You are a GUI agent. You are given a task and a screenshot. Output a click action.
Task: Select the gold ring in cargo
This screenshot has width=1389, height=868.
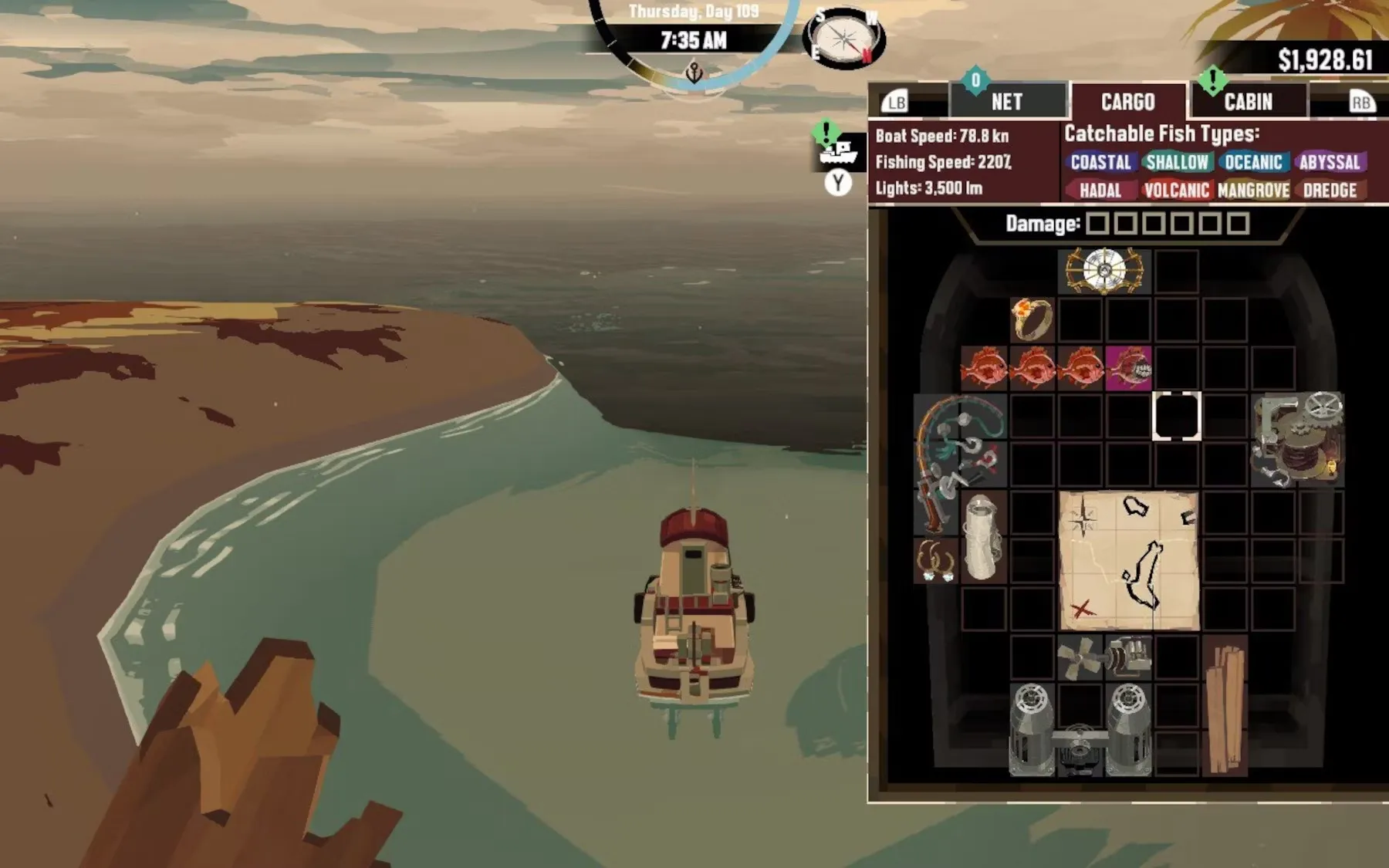tap(1032, 319)
